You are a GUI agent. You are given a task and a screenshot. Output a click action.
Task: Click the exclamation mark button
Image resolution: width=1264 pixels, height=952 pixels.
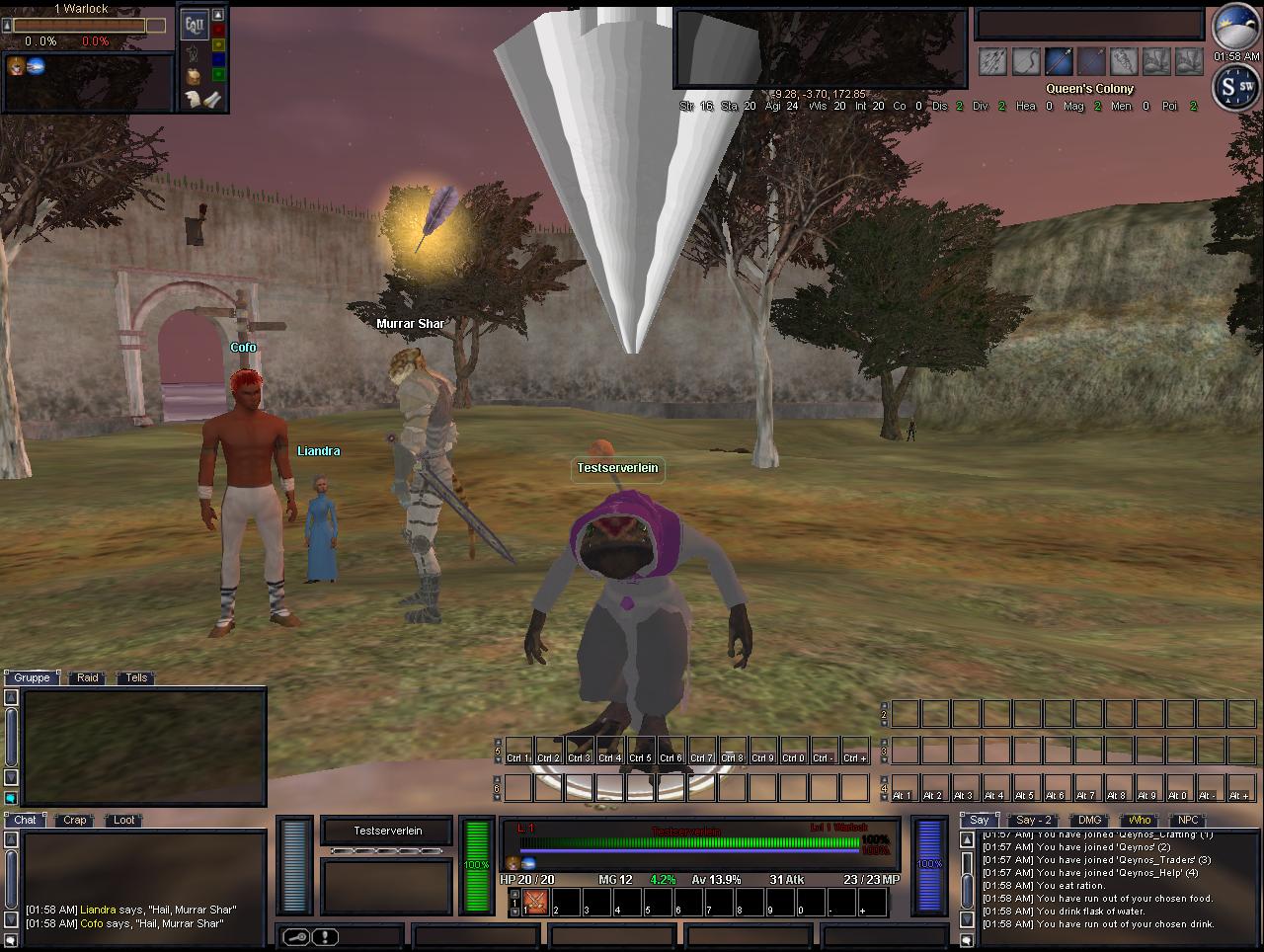point(325,937)
